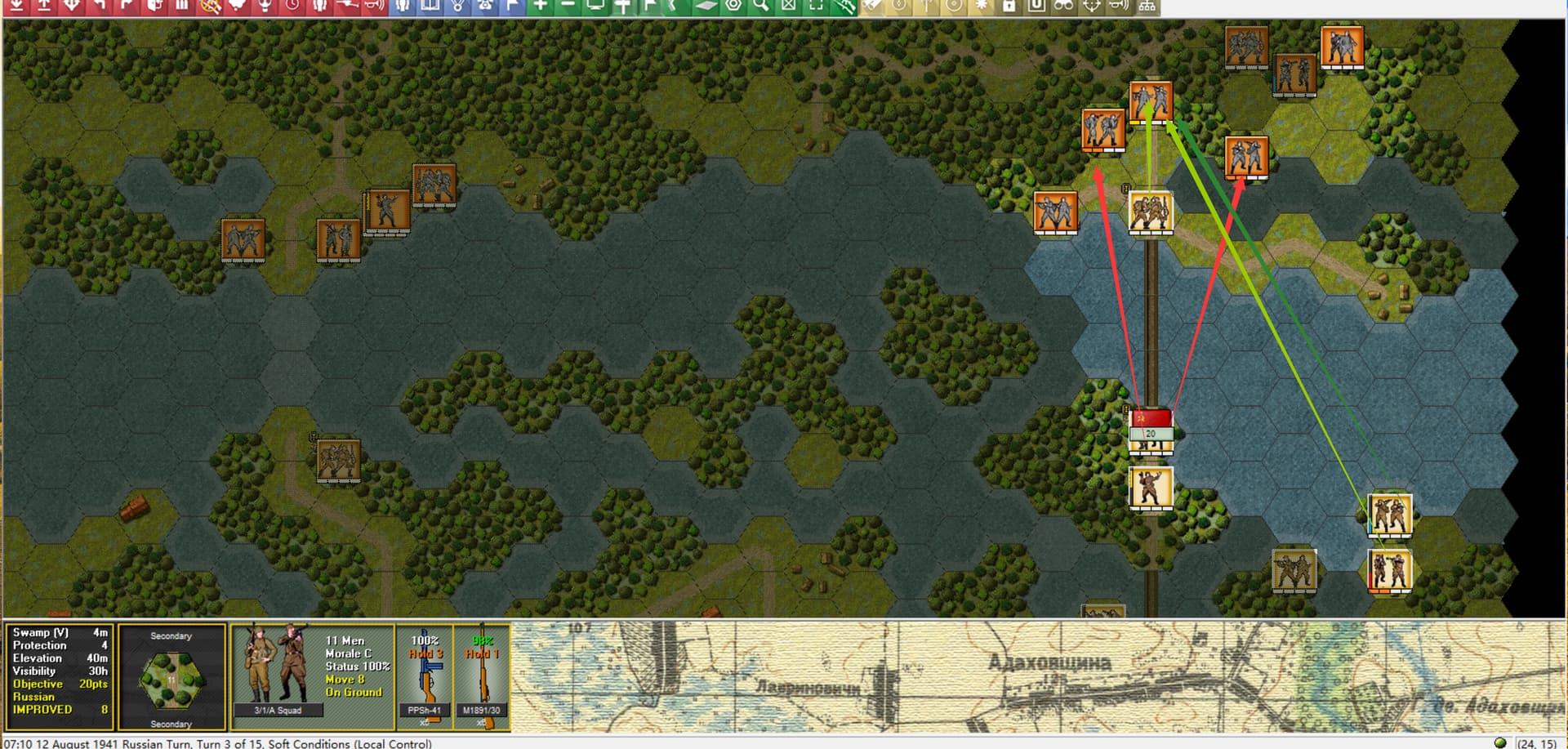1568x749 pixels.
Task: Click the hex terrain preview panel
Action: tap(171, 678)
